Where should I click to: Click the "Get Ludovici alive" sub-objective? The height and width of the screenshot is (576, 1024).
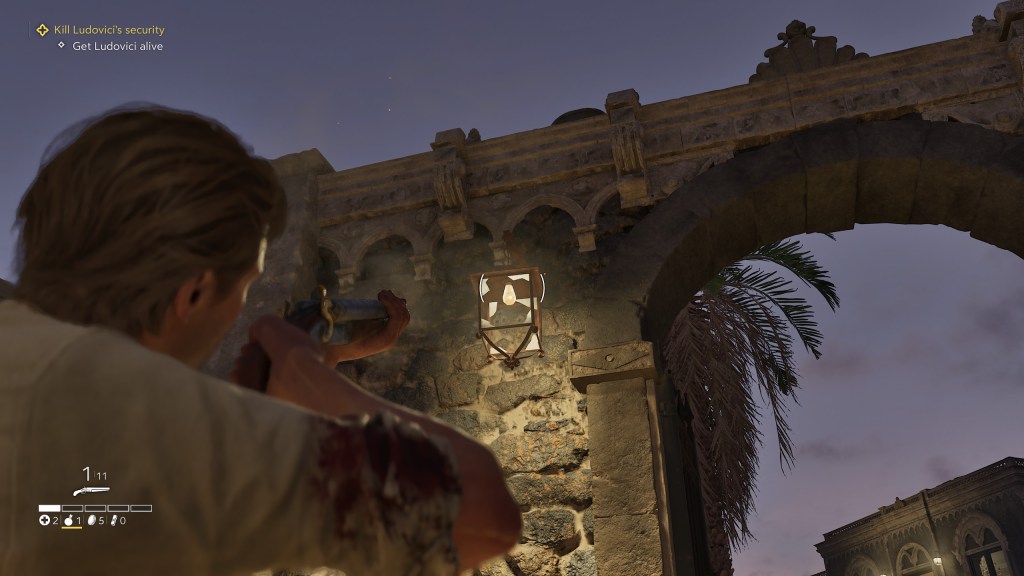(117, 46)
